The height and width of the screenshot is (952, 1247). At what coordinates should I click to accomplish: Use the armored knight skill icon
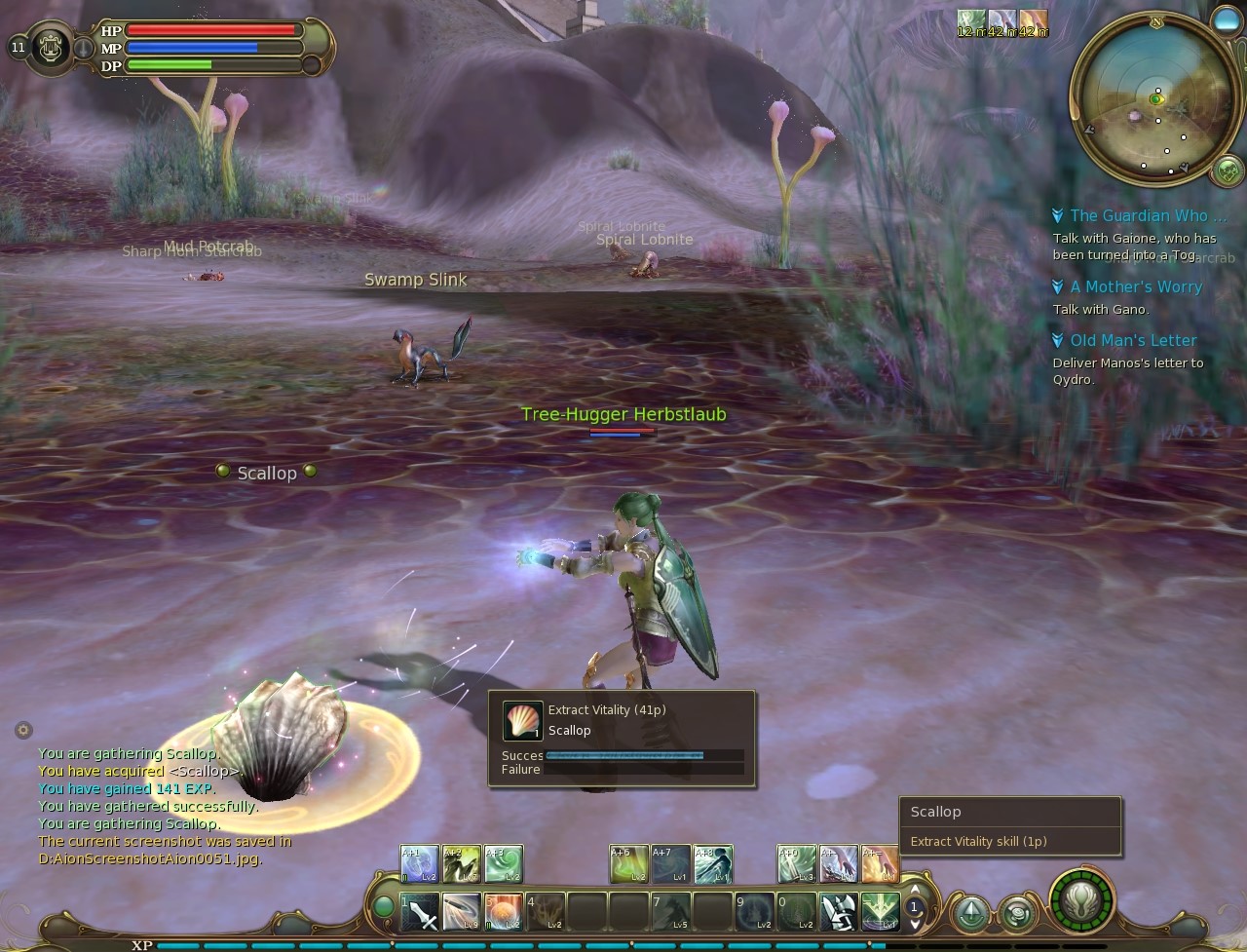[x=838, y=912]
